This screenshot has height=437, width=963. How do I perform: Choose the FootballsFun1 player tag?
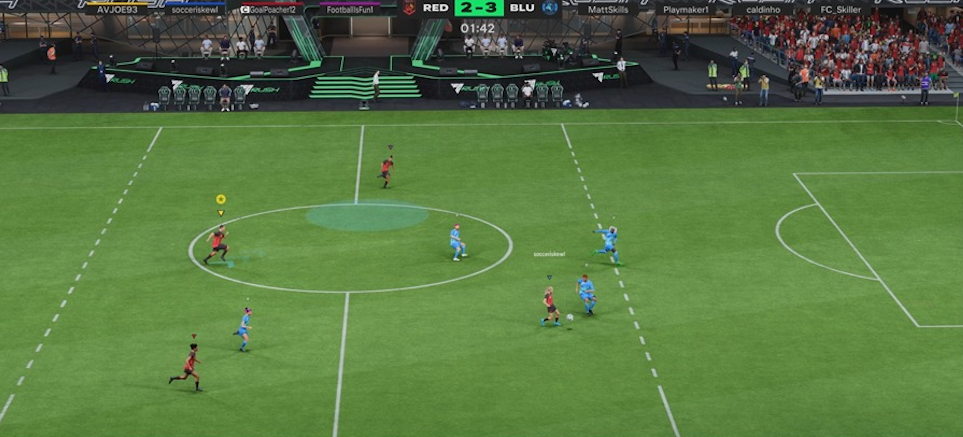349,9
